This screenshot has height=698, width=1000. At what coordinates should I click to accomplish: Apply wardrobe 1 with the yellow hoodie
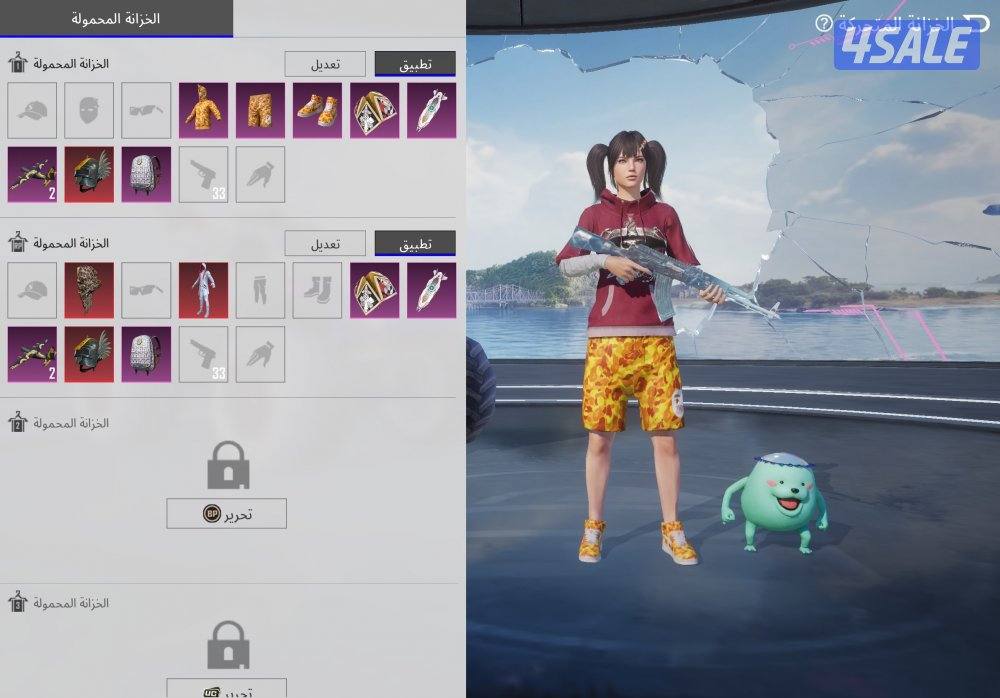(415, 64)
